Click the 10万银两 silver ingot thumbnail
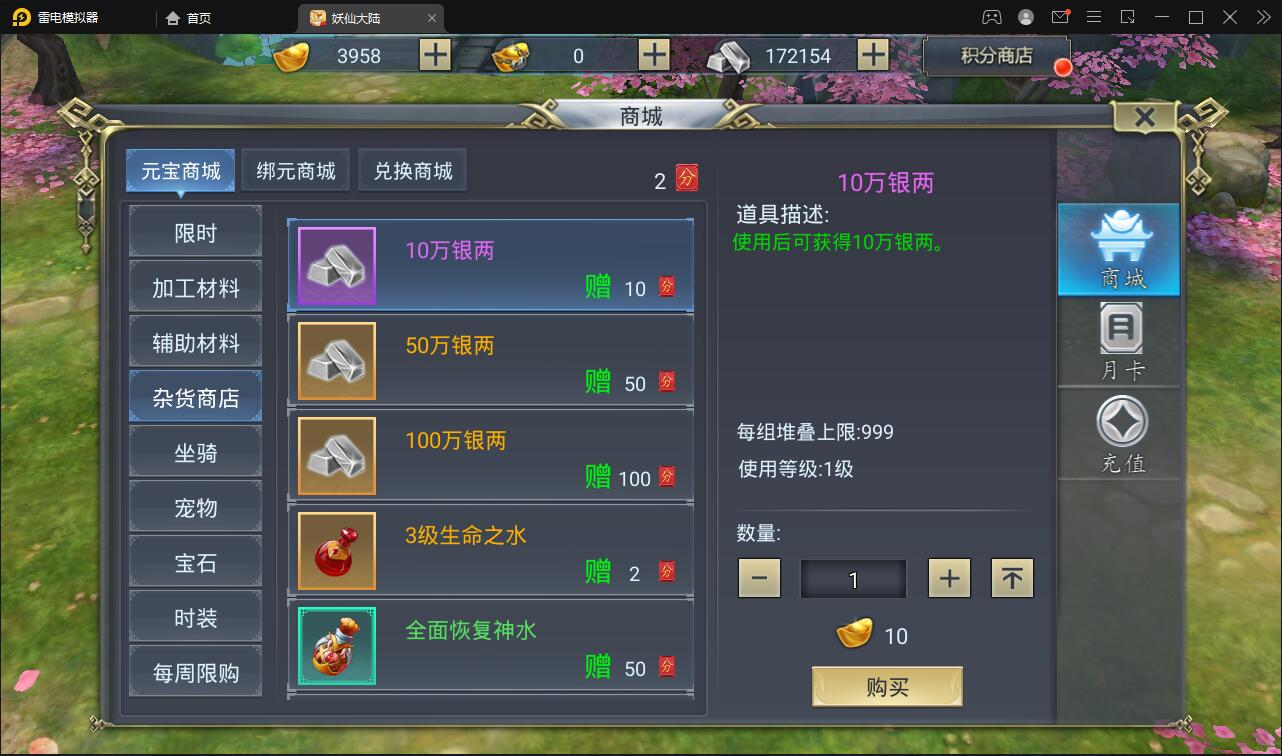The height and width of the screenshot is (756, 1282). (x=336, y=266)
